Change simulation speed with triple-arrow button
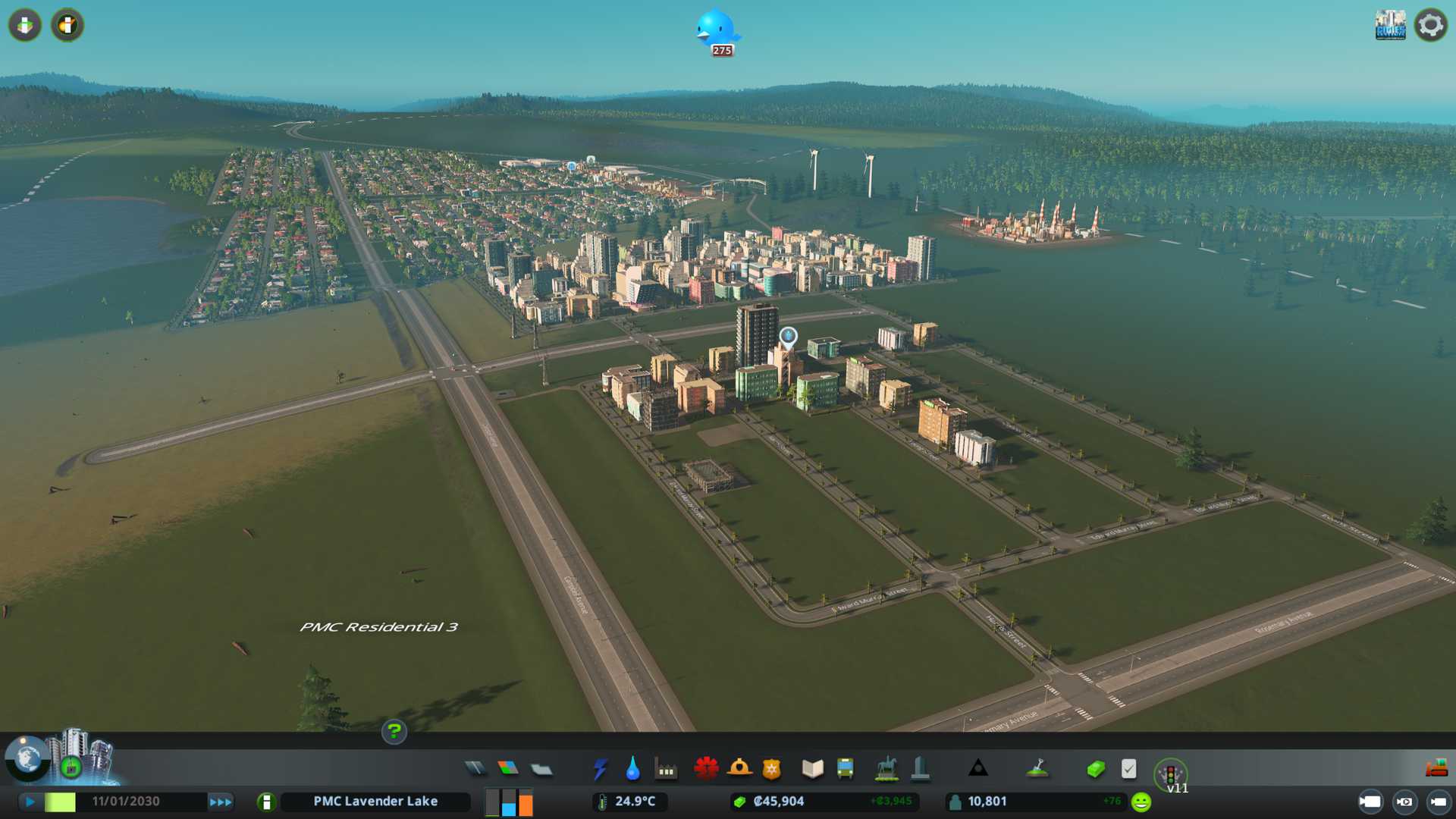Image resolution: width=1456 pixels, height=819 pixels. [x=220, y=802]
